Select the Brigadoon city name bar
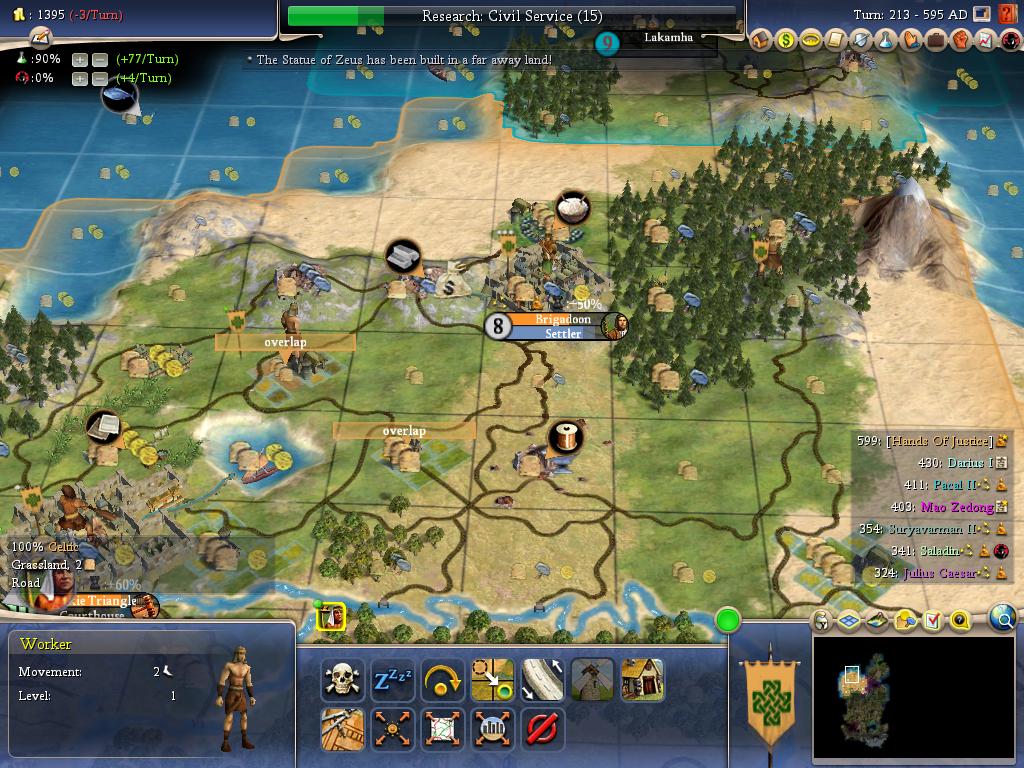The height and width of the screenshot is (768, 1024). [563, 319]
